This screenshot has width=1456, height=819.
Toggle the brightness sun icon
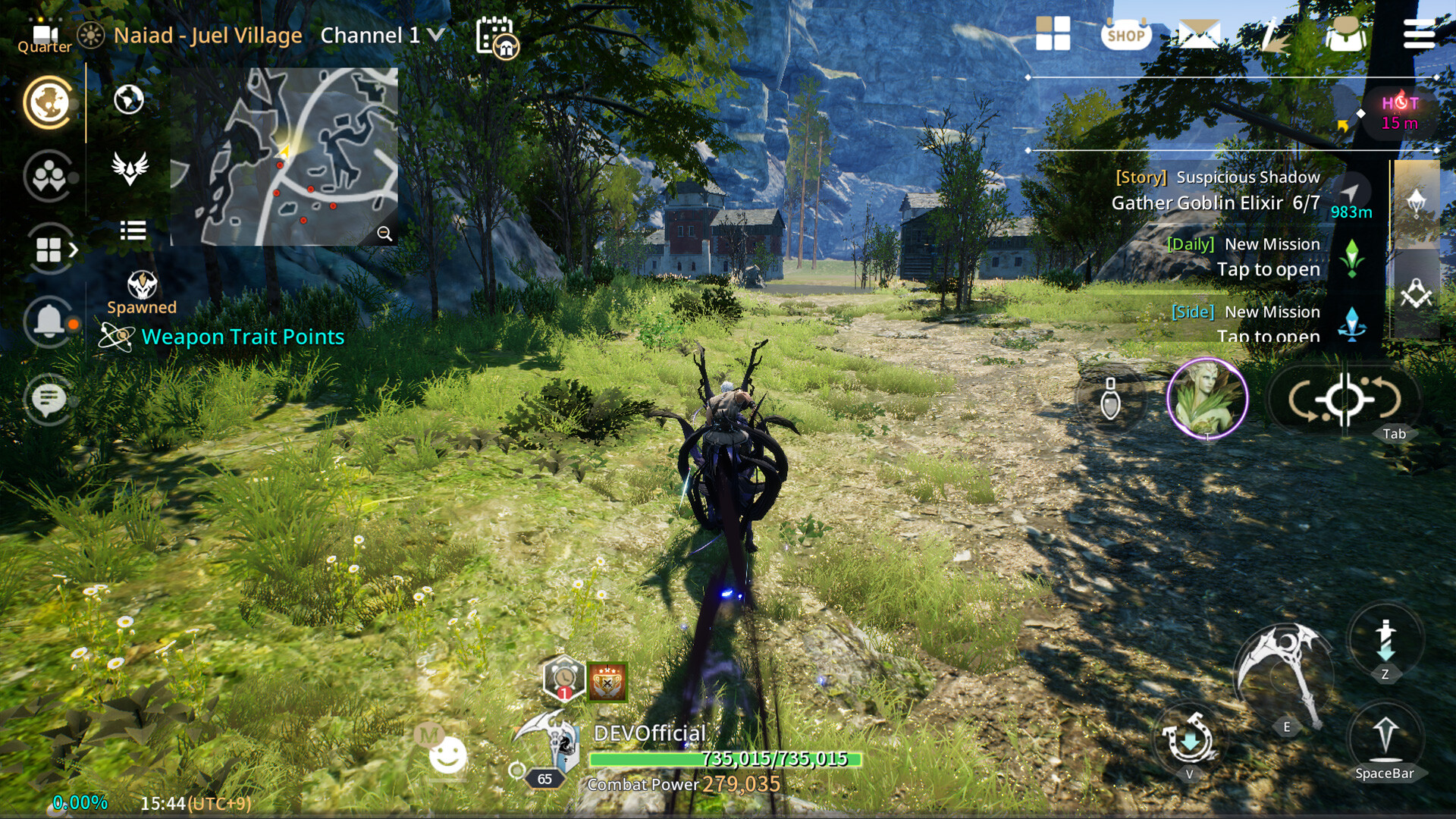pos(93,34)
